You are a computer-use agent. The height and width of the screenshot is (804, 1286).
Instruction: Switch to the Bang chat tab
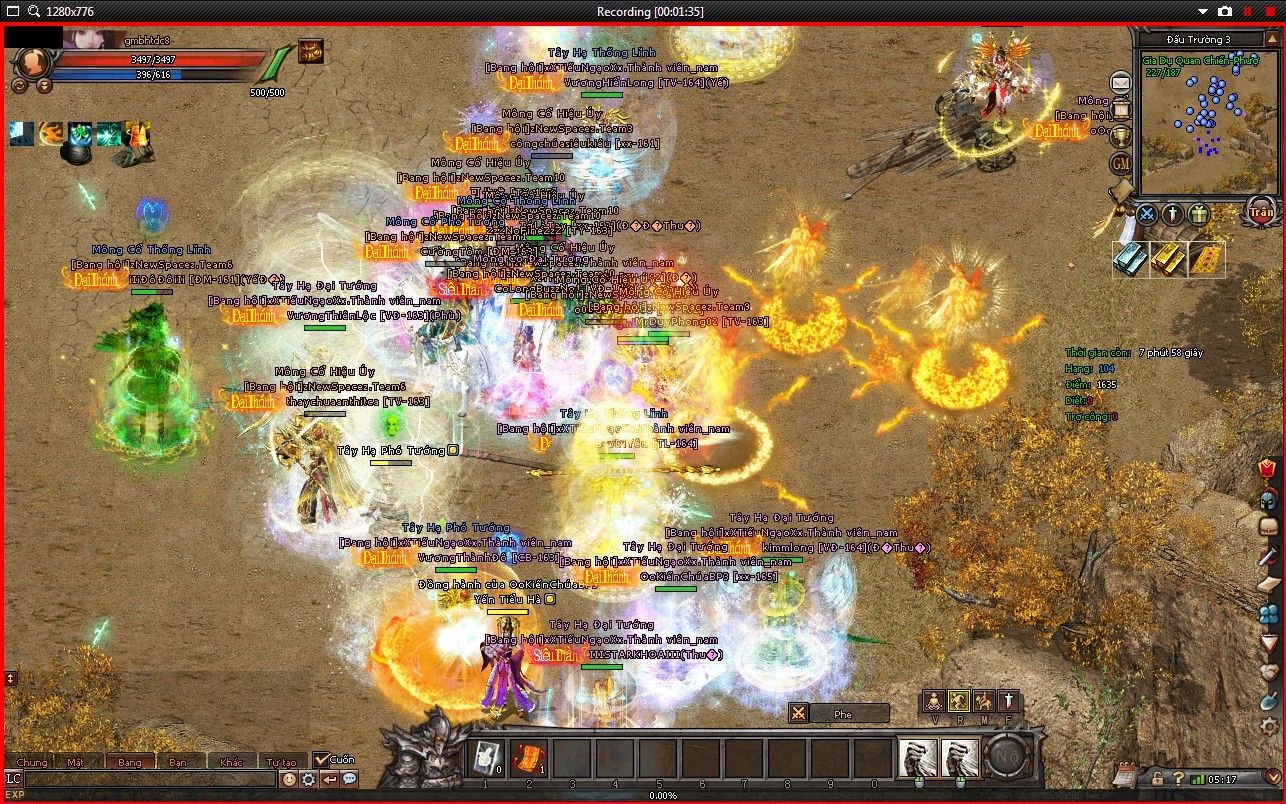pos(130,762)
